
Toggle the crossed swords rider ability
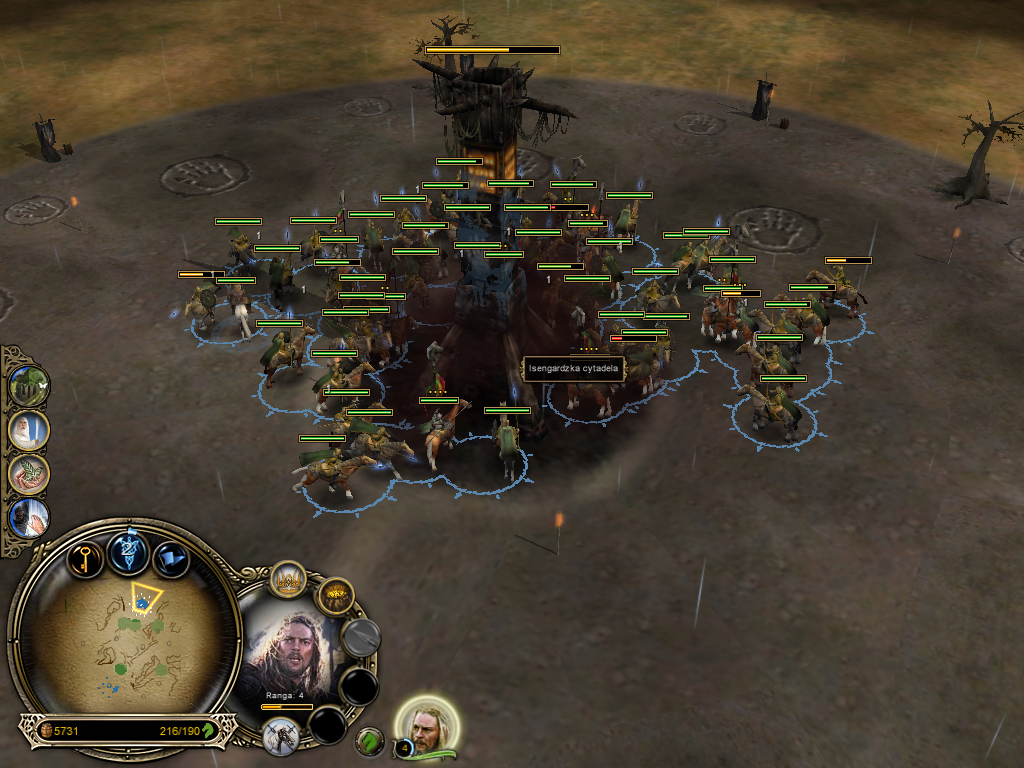click(x=281, y=735)
